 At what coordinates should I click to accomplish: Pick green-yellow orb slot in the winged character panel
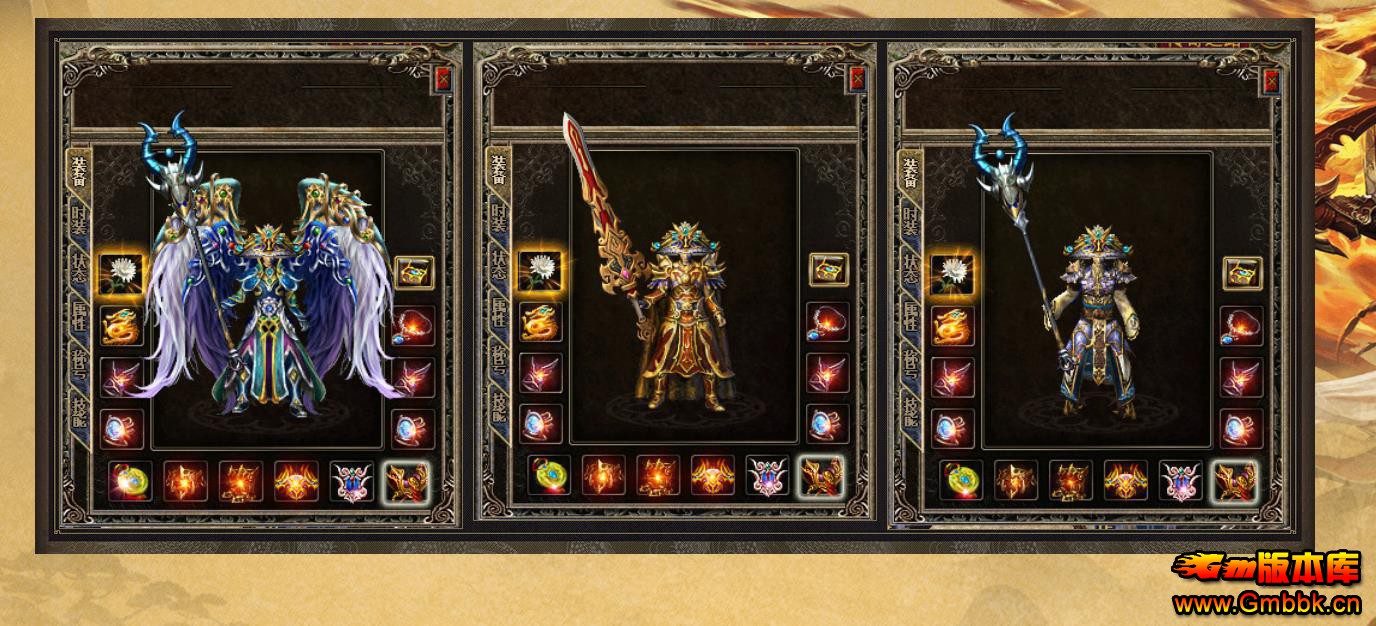pyautogui.click(x=129, y=481)
